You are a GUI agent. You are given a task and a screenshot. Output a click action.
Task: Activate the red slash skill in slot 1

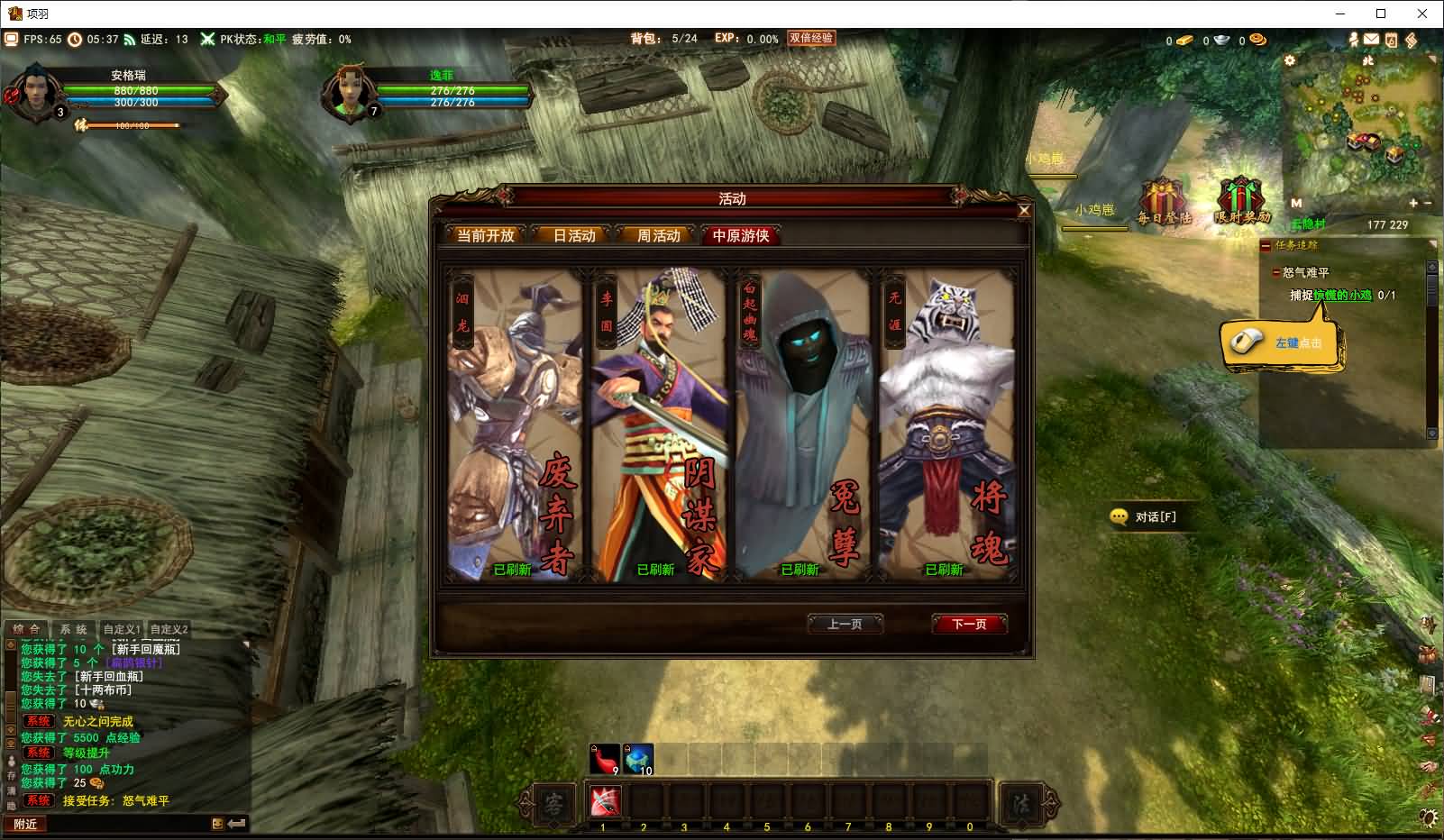tap(605, 800)
